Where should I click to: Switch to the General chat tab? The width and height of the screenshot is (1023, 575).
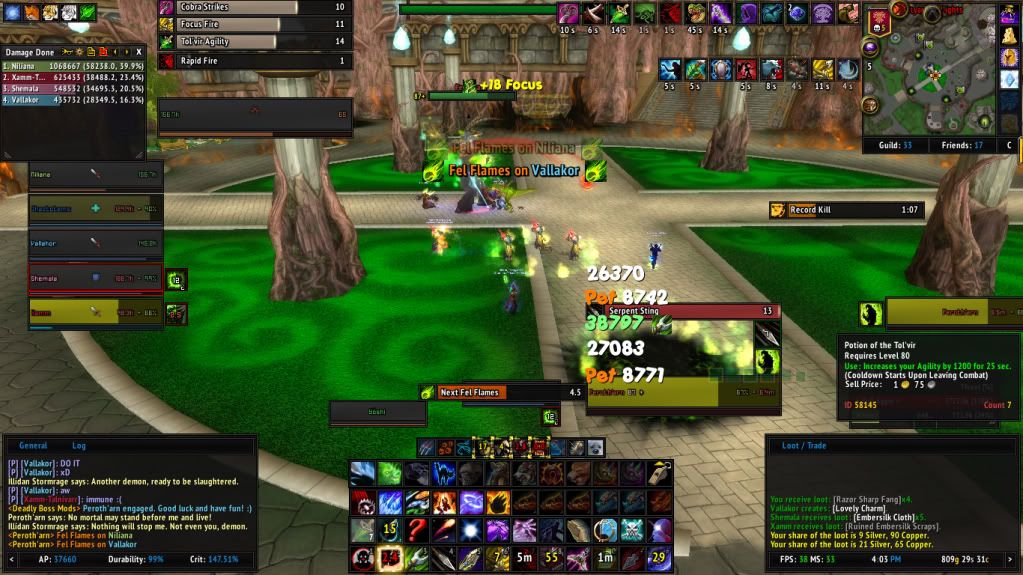pos(33,446)
